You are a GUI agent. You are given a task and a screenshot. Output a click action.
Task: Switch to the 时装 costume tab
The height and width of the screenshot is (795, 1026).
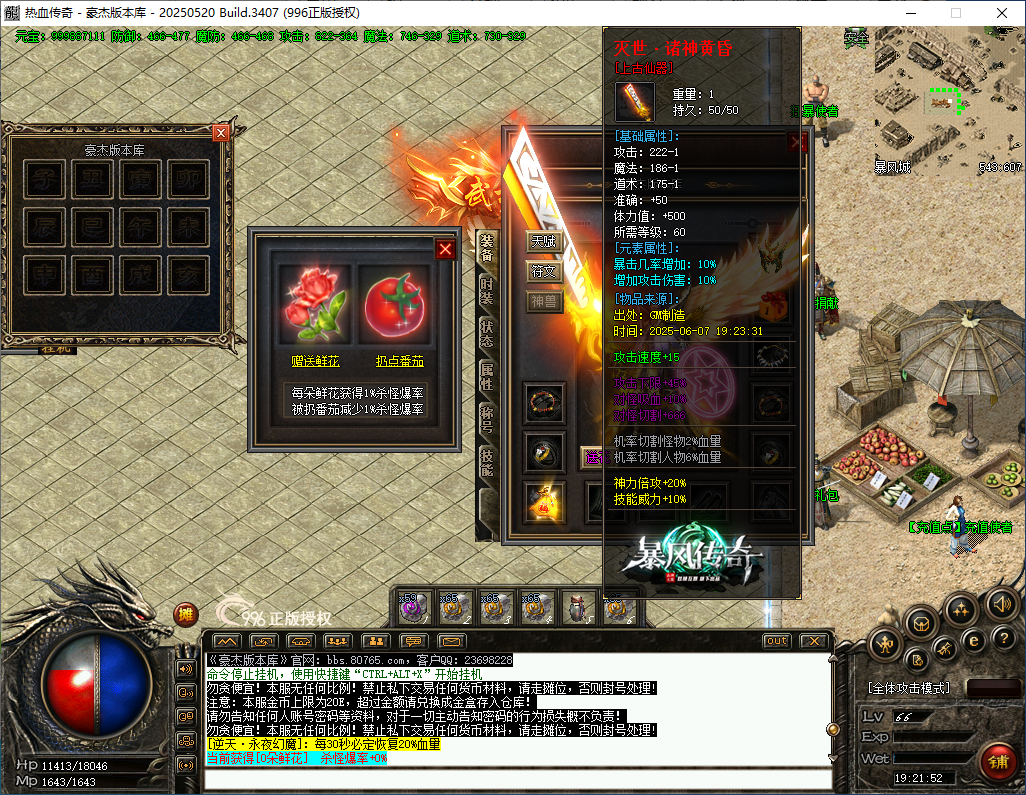(x=487, y=289)
